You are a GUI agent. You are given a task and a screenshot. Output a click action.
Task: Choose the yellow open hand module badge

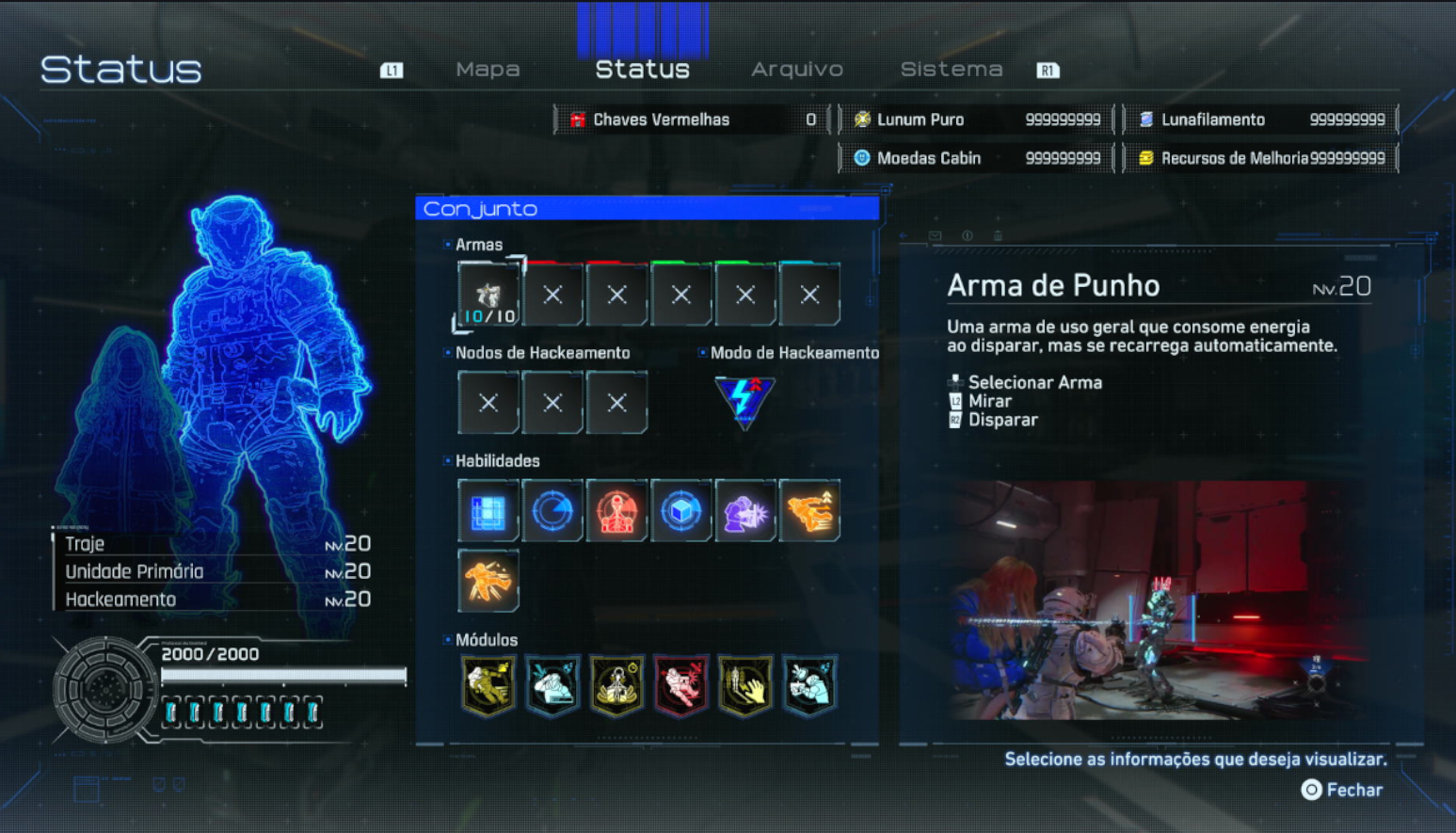point(744,685)
